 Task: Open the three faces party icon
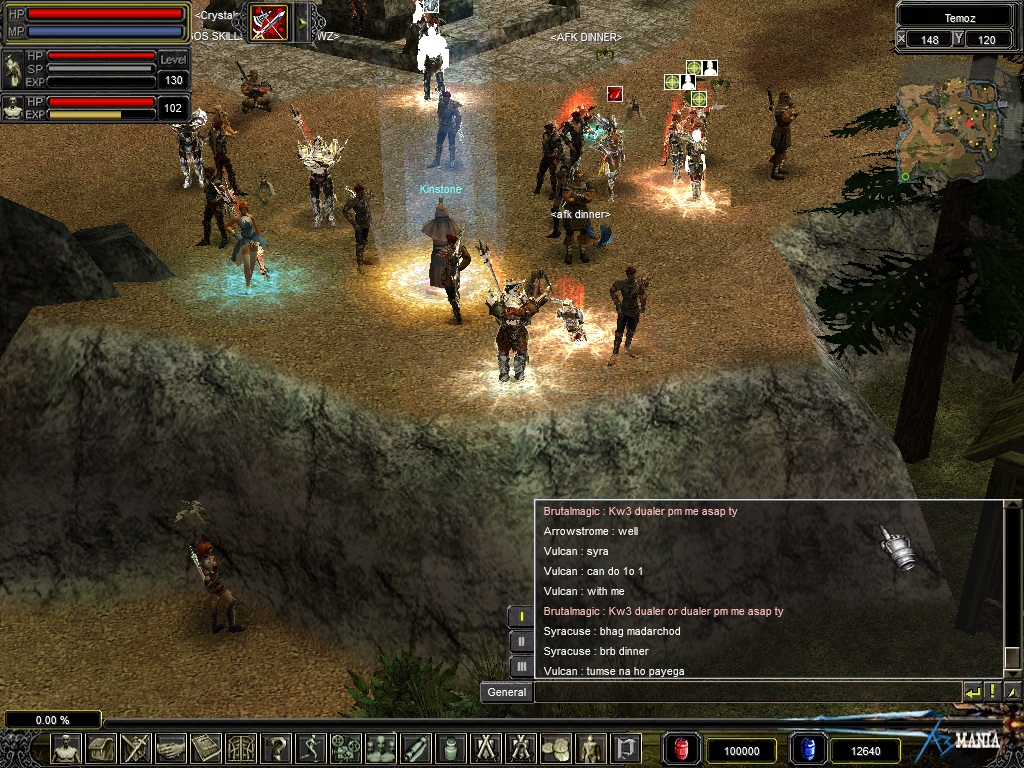click(x=381, y=748)
